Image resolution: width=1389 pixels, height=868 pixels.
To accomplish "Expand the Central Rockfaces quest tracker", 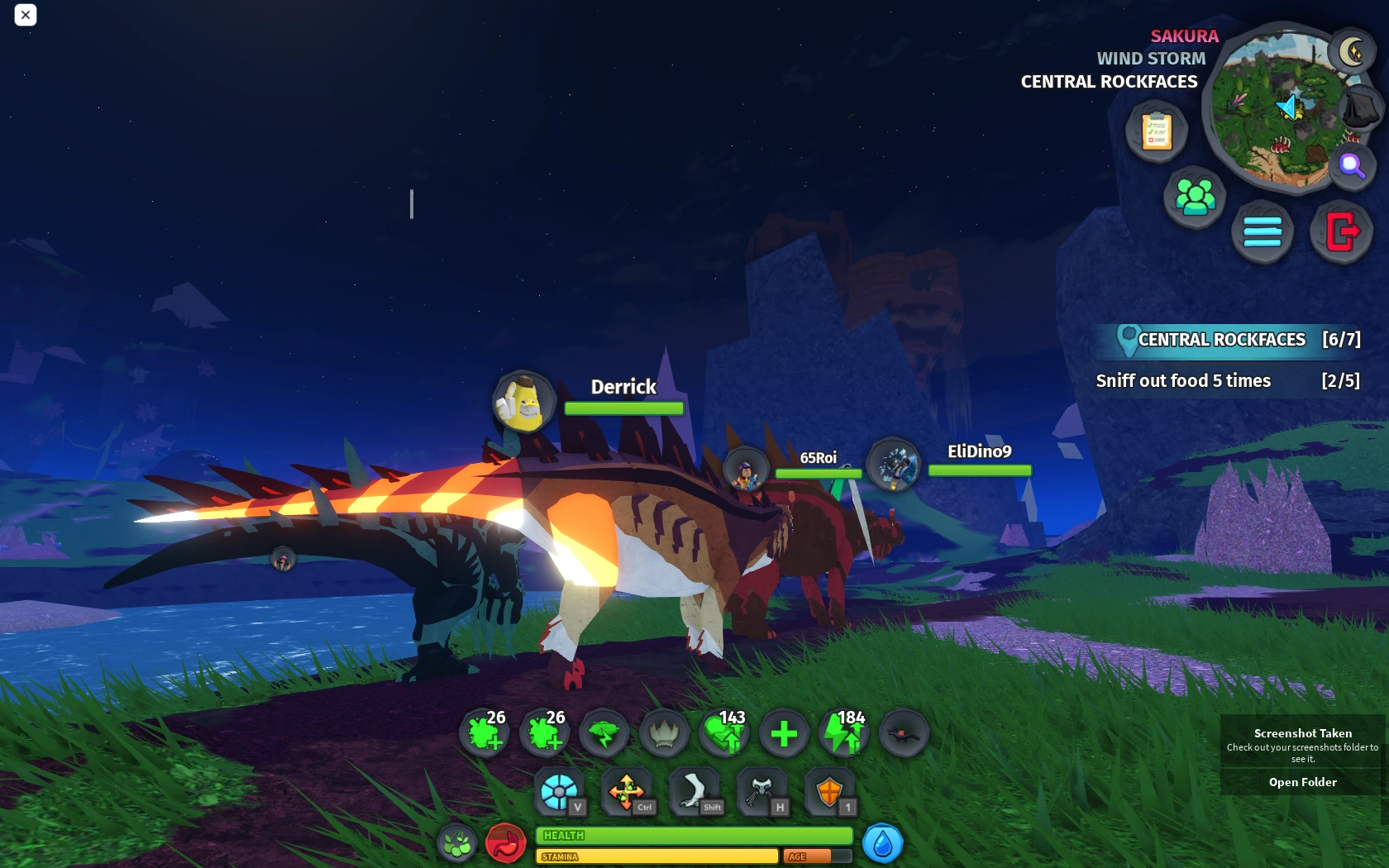I will (1221, 340).
